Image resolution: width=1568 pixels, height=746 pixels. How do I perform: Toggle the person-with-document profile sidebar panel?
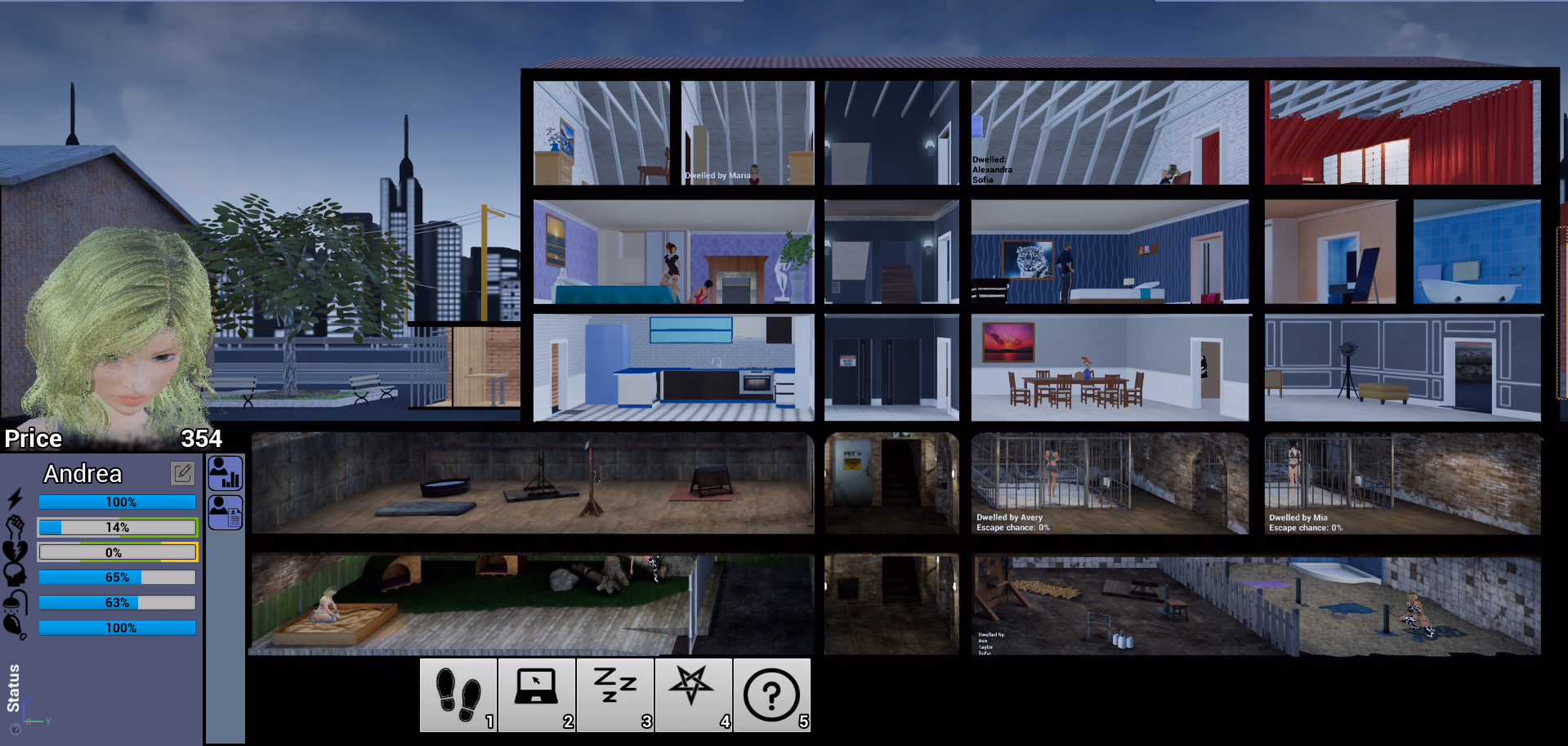(x=225, y=511)
